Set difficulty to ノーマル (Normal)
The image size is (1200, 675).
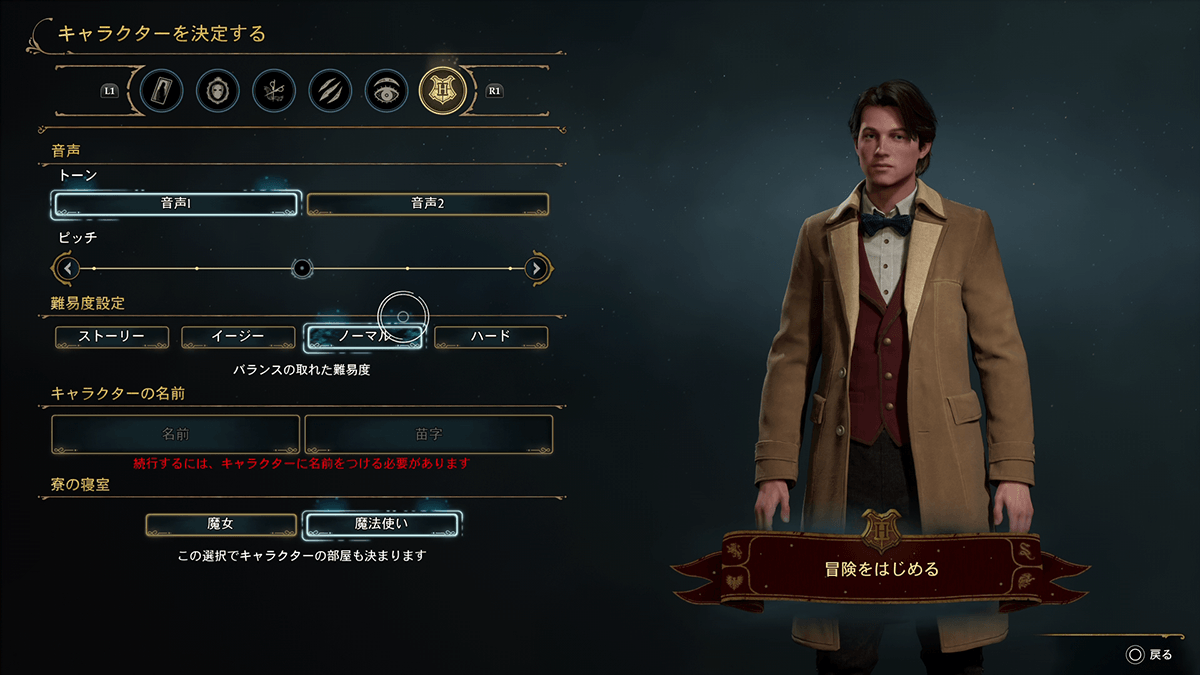point(364,337)
